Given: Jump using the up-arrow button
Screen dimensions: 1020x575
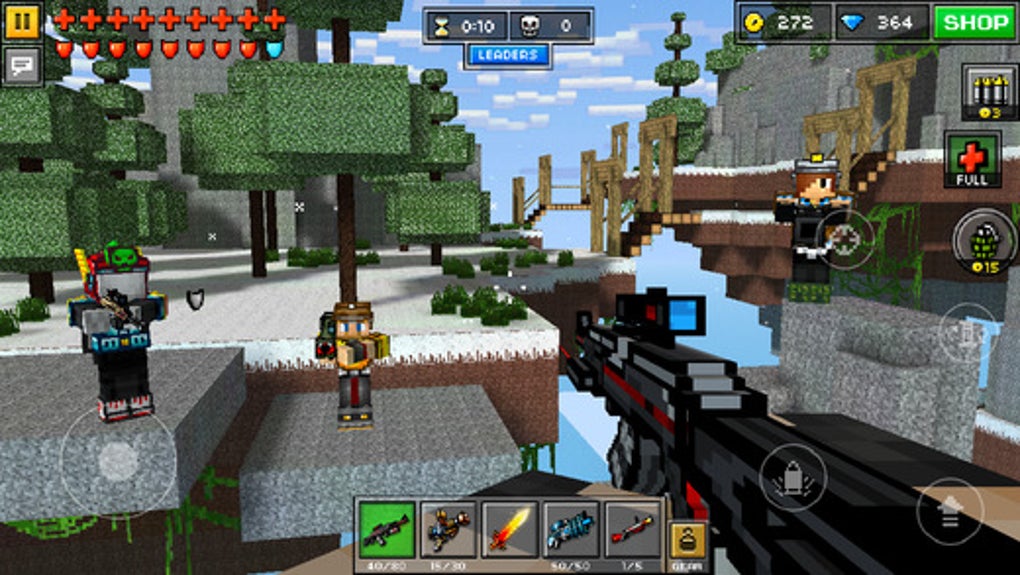Looking at the screenshot, I should click(x=949, y=509).
